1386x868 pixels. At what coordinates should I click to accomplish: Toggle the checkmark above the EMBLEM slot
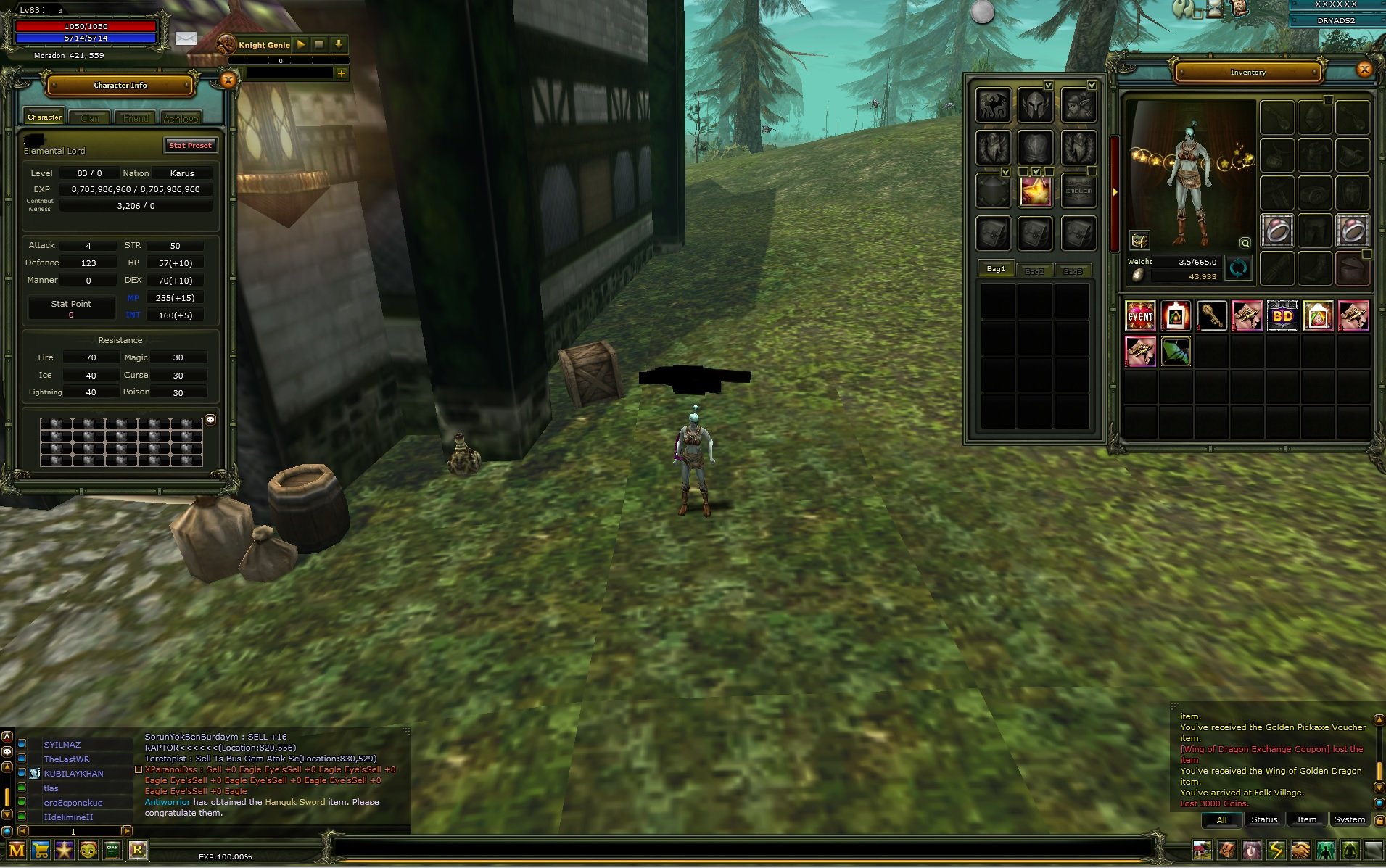[1091, 171]
